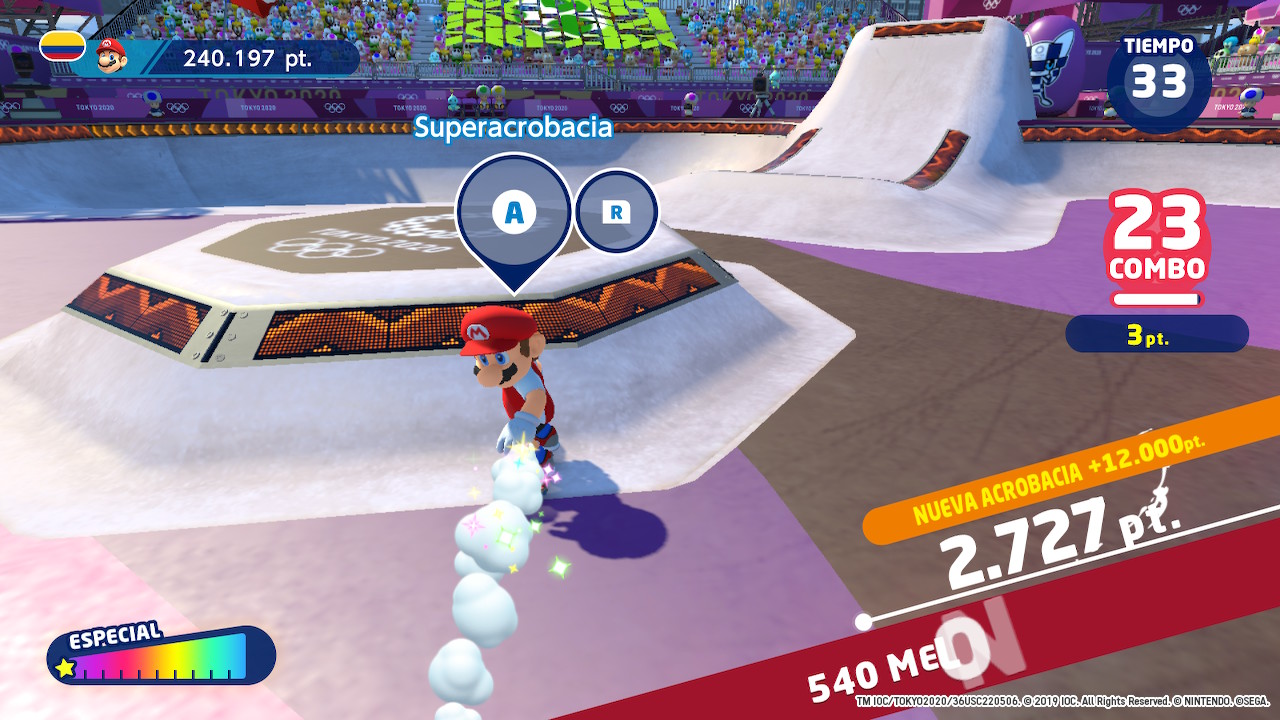Select the Colombian flag icon

pos(62,46)
